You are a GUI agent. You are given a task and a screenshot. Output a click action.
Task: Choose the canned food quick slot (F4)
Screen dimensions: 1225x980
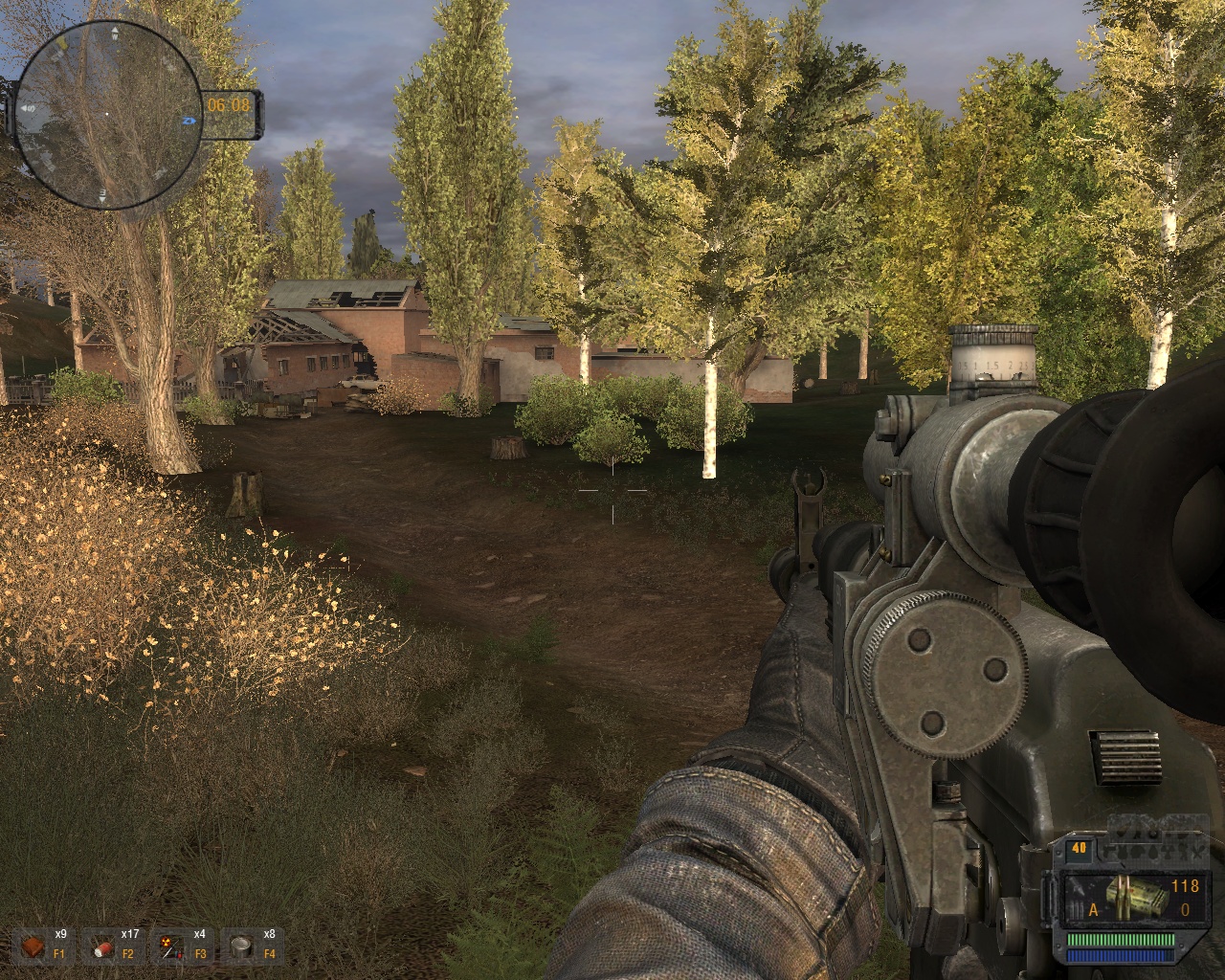[242, 947]
